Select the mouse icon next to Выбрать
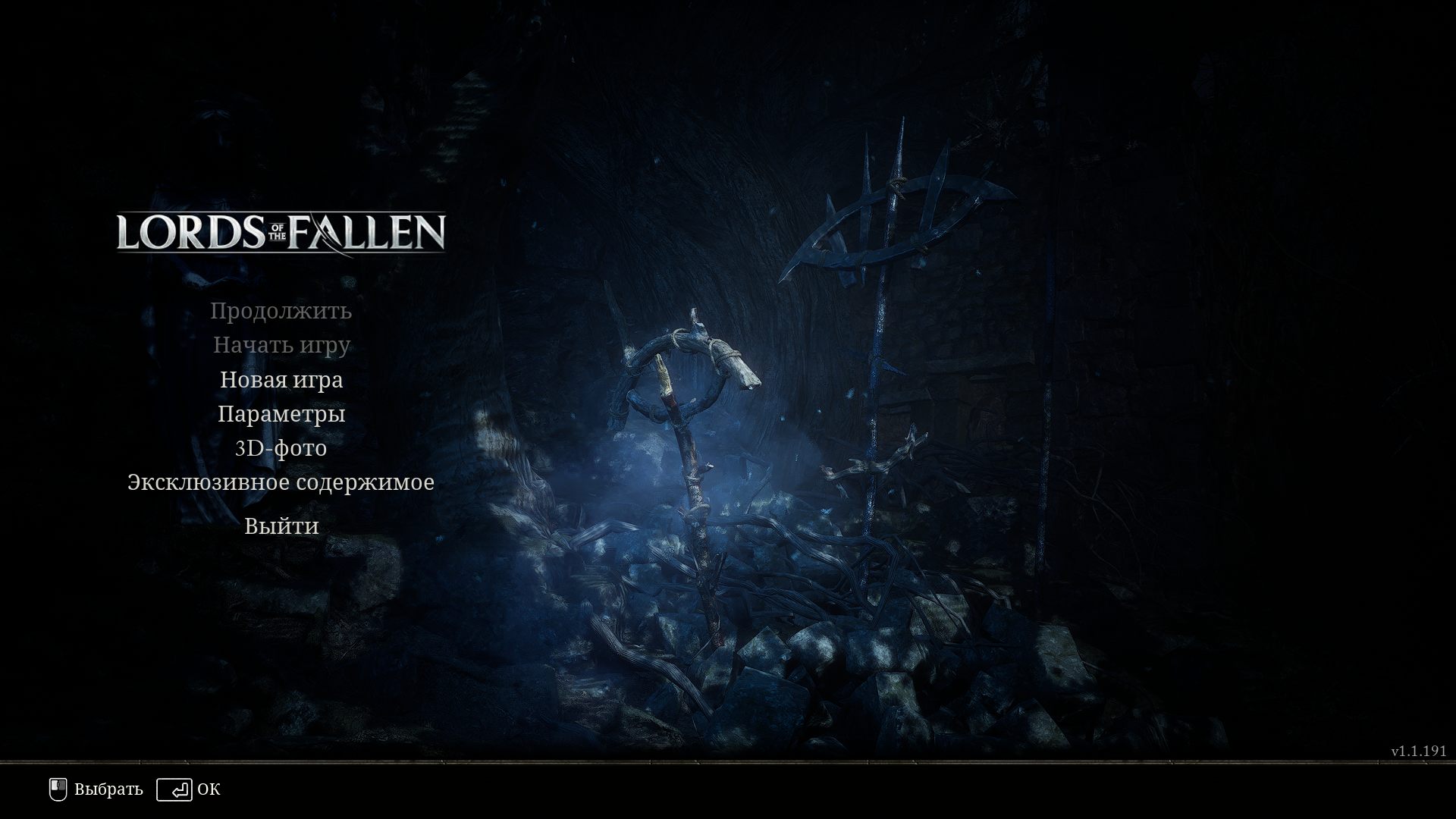The height and width of the screenshot is (819, 1456). 56,789
